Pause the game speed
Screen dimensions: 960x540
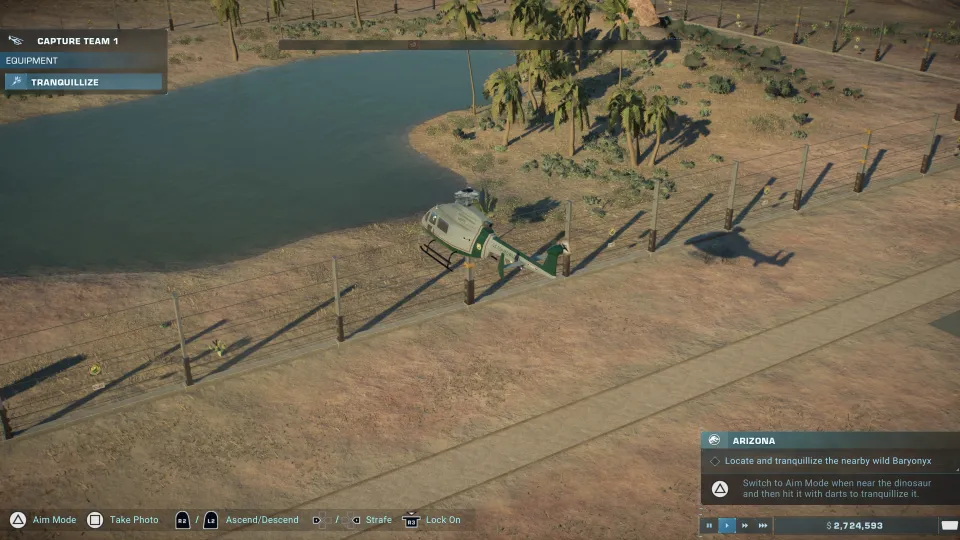click(x=709, y=525)
